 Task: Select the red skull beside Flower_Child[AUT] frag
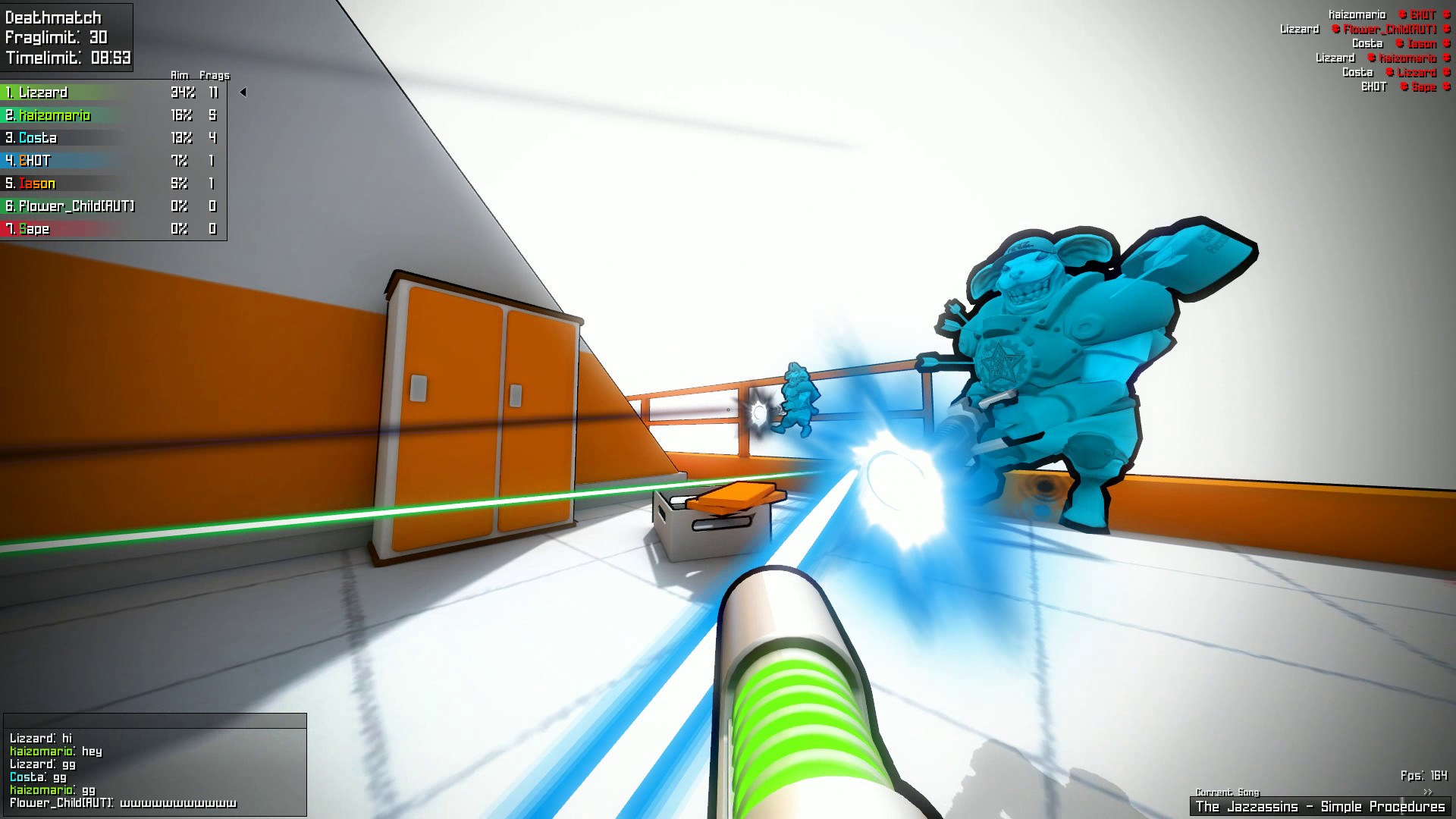(x=1335, y=30)
